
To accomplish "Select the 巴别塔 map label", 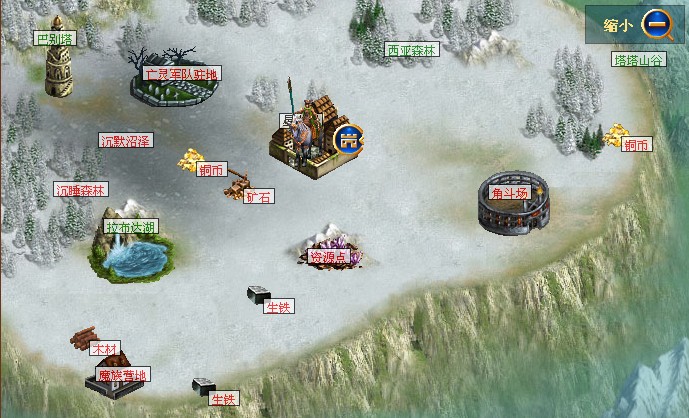I will pos(54,39).
